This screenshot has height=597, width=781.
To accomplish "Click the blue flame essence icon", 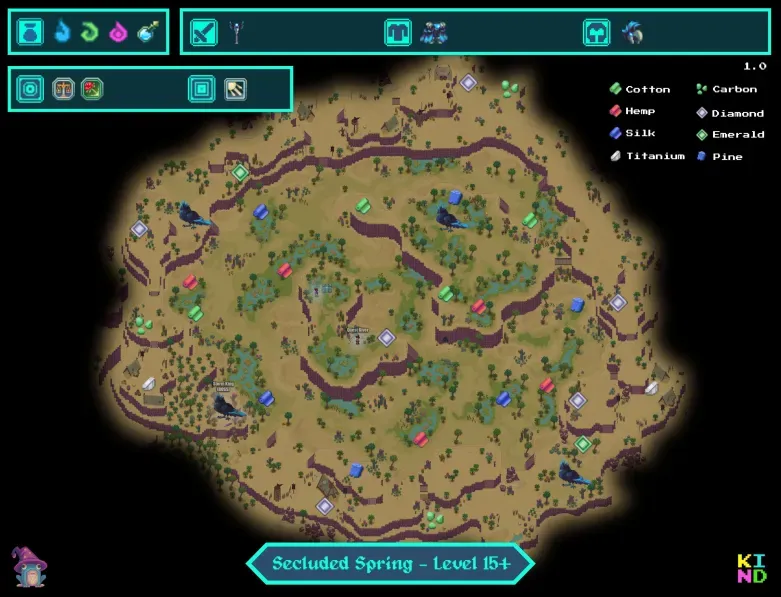I will 62,33.
